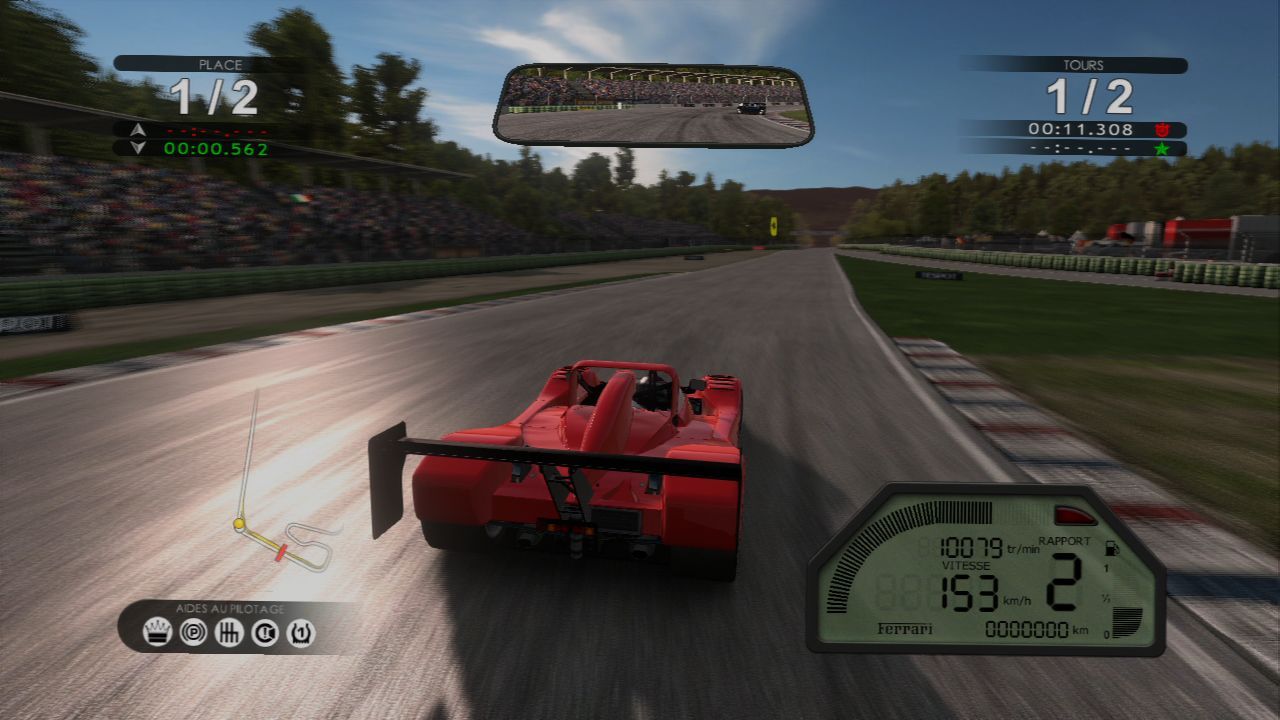Image resolution: width=1280 pixels, height=720 pixels.
Task: Click the fuel pump icon on the dashboard
Action: (1110, 550)
